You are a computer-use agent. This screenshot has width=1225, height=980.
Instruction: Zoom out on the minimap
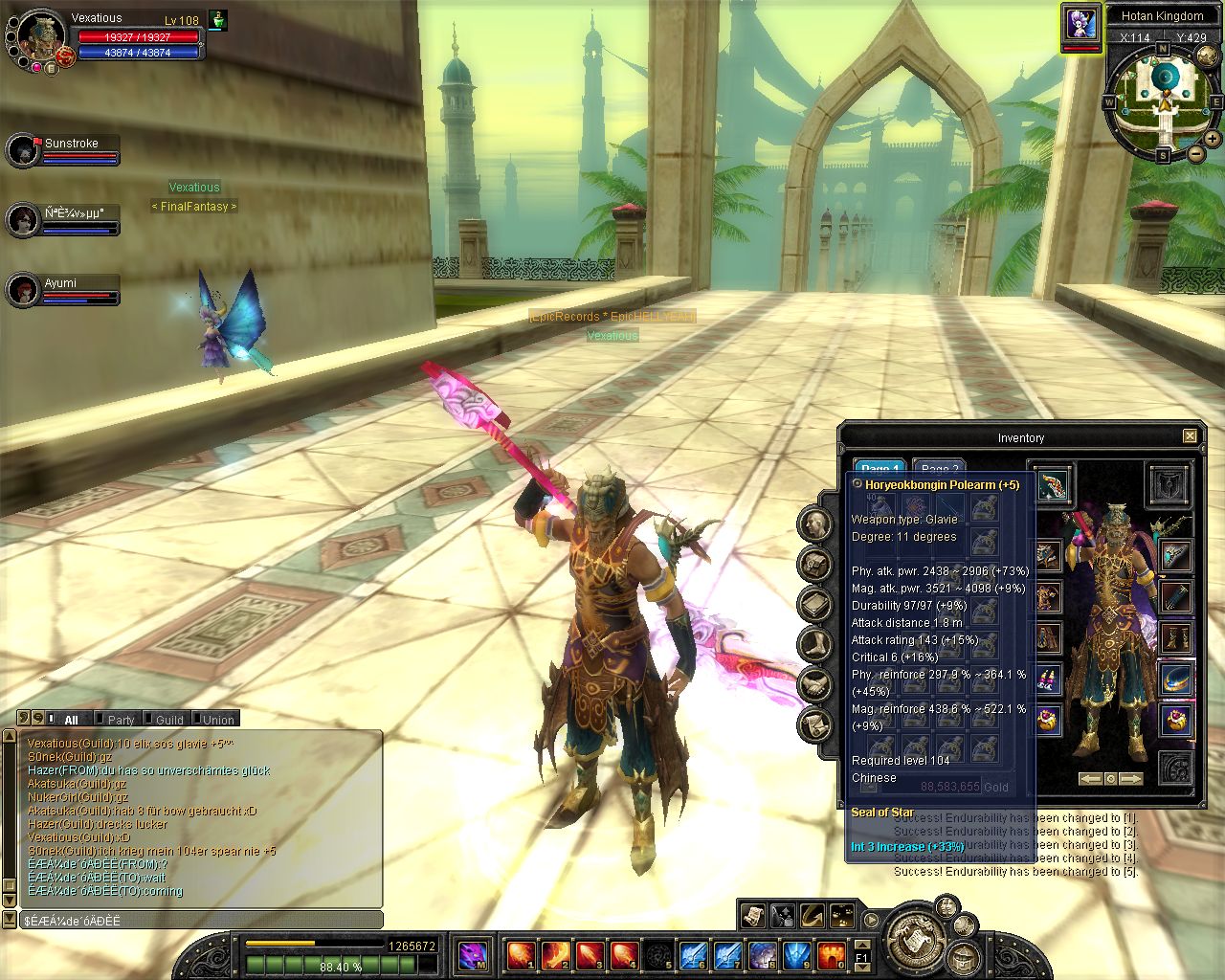coord(1196,153)
